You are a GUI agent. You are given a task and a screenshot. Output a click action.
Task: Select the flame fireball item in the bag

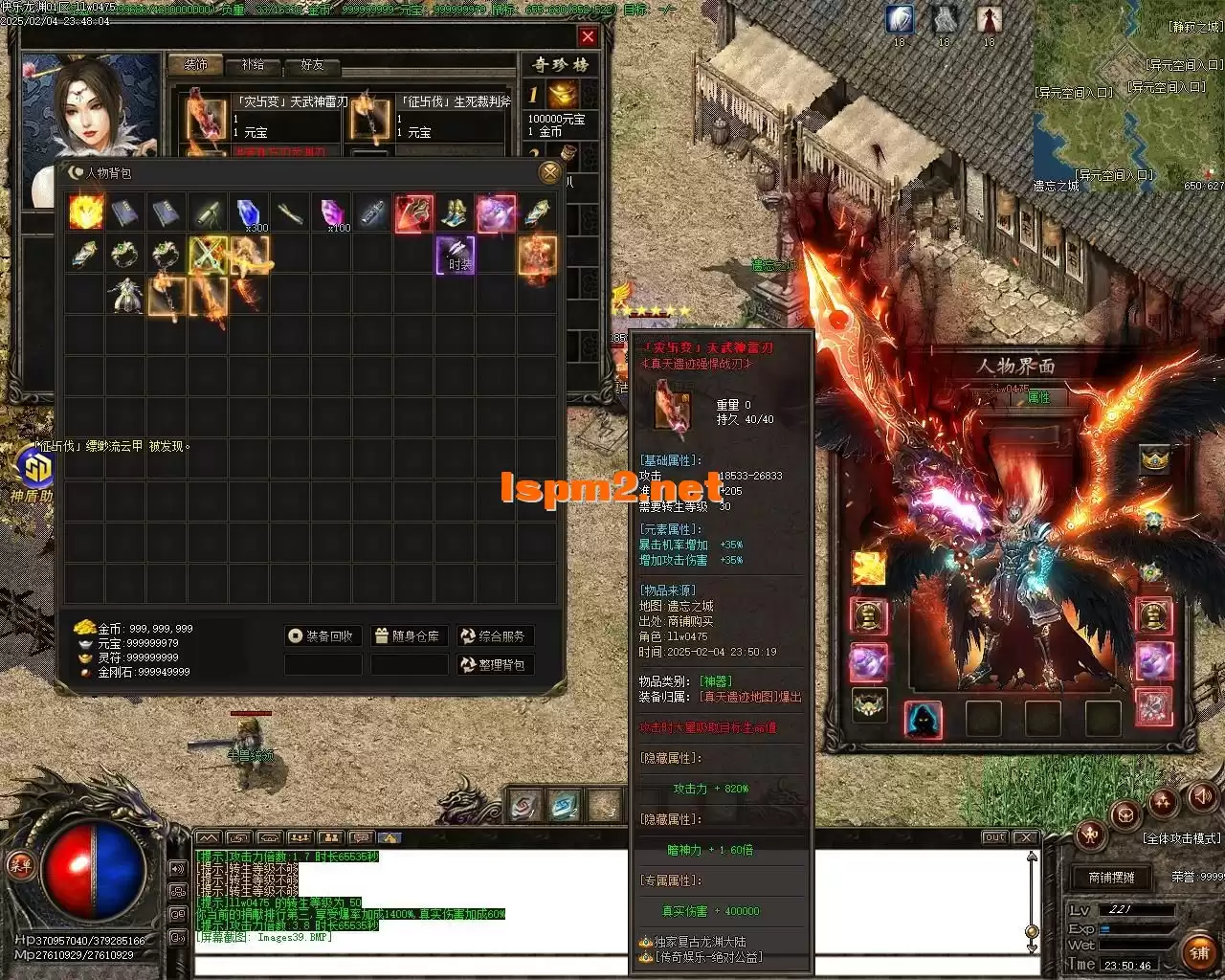[x=86, y=212]
